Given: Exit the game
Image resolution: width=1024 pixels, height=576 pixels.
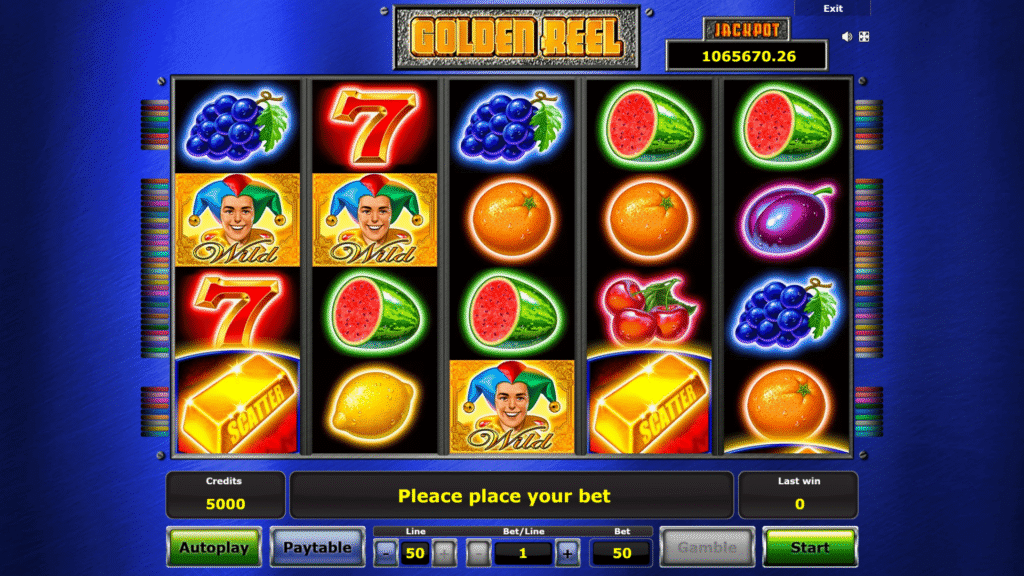Looking at the screenshot, I should (832, 8).
